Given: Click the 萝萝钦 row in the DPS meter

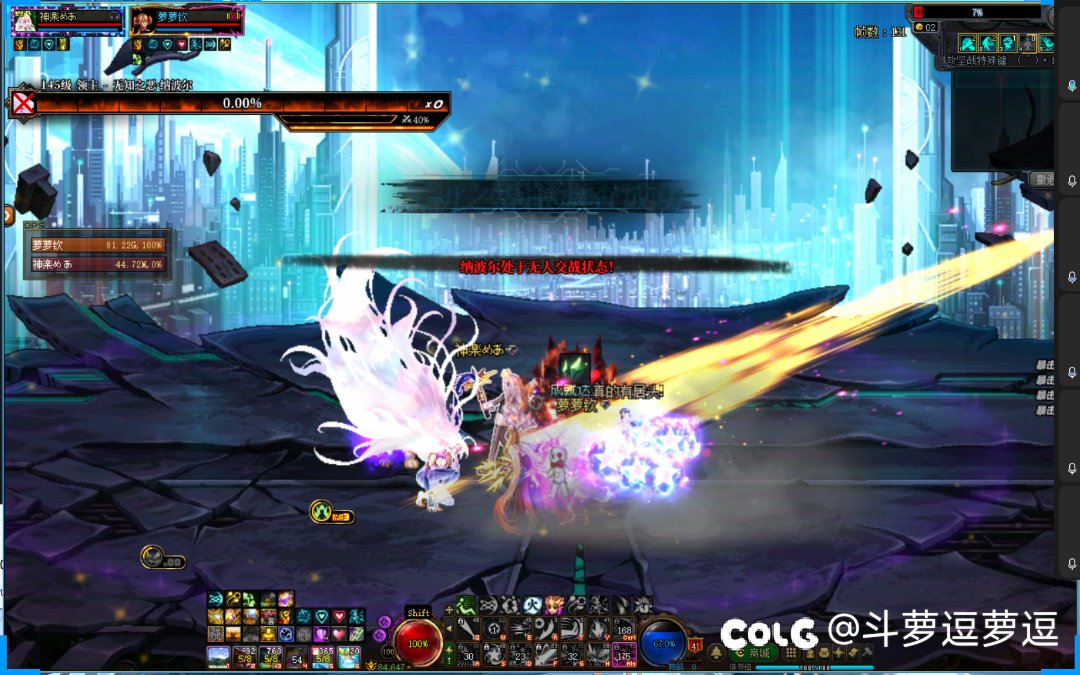Looking at the screenshot, I should (x=97, y=245).
